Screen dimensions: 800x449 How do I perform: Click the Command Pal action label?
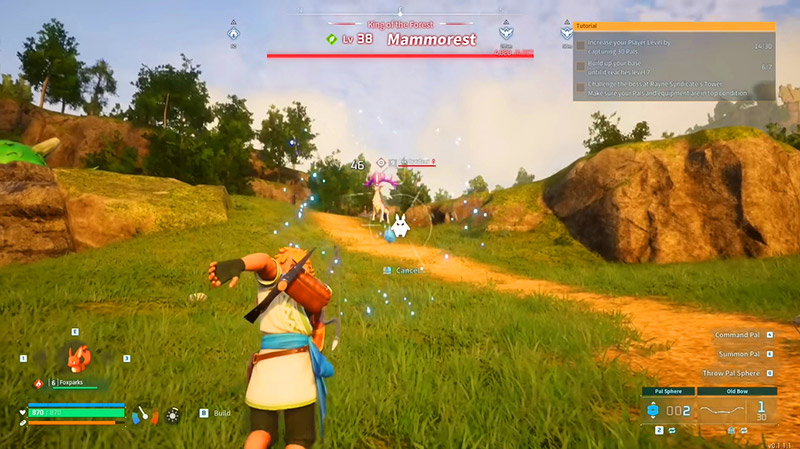click(x=739, y=335)
